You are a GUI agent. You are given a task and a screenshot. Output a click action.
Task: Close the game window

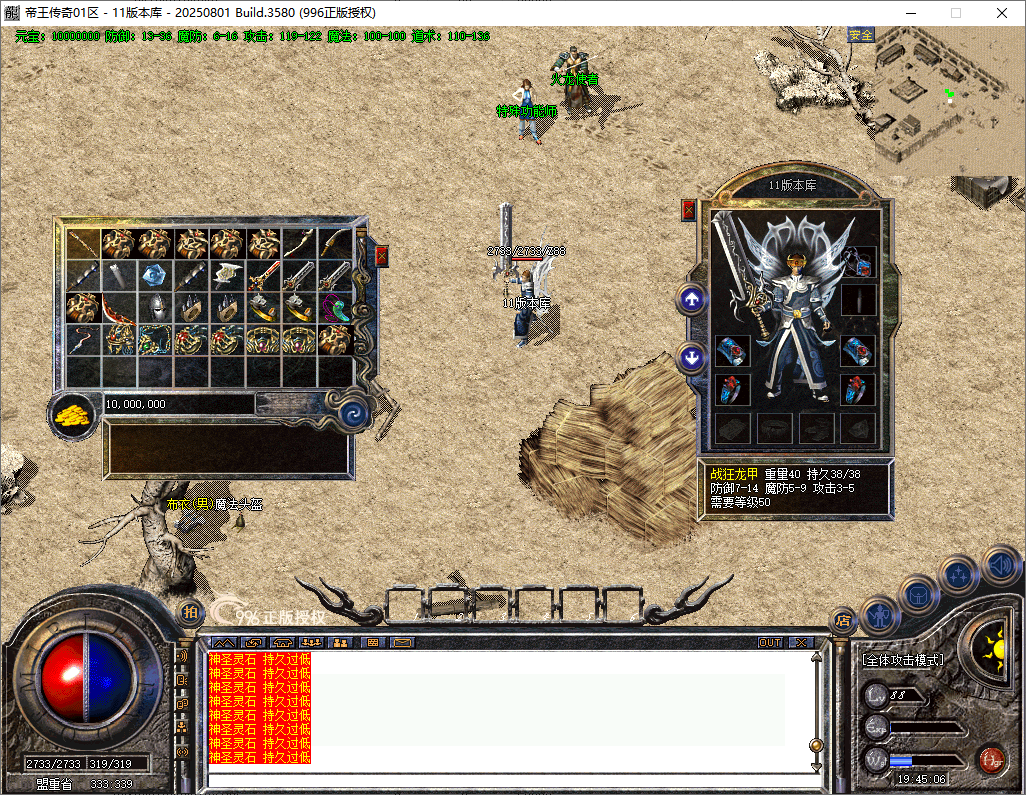1002,13
